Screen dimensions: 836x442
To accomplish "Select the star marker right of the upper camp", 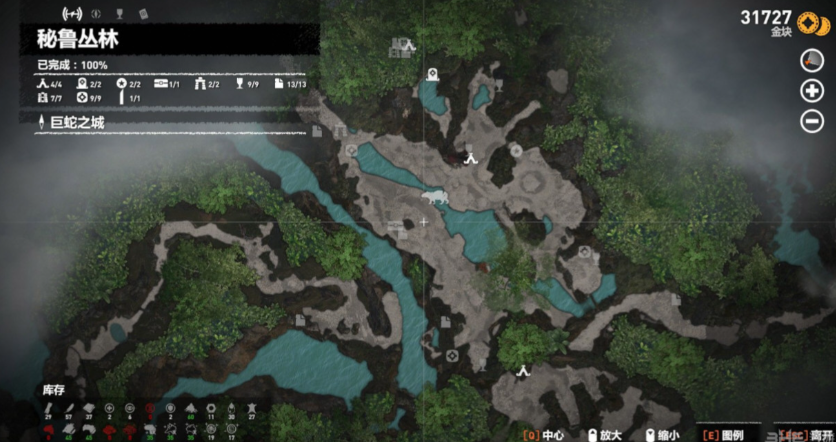I will click(516, 150).
